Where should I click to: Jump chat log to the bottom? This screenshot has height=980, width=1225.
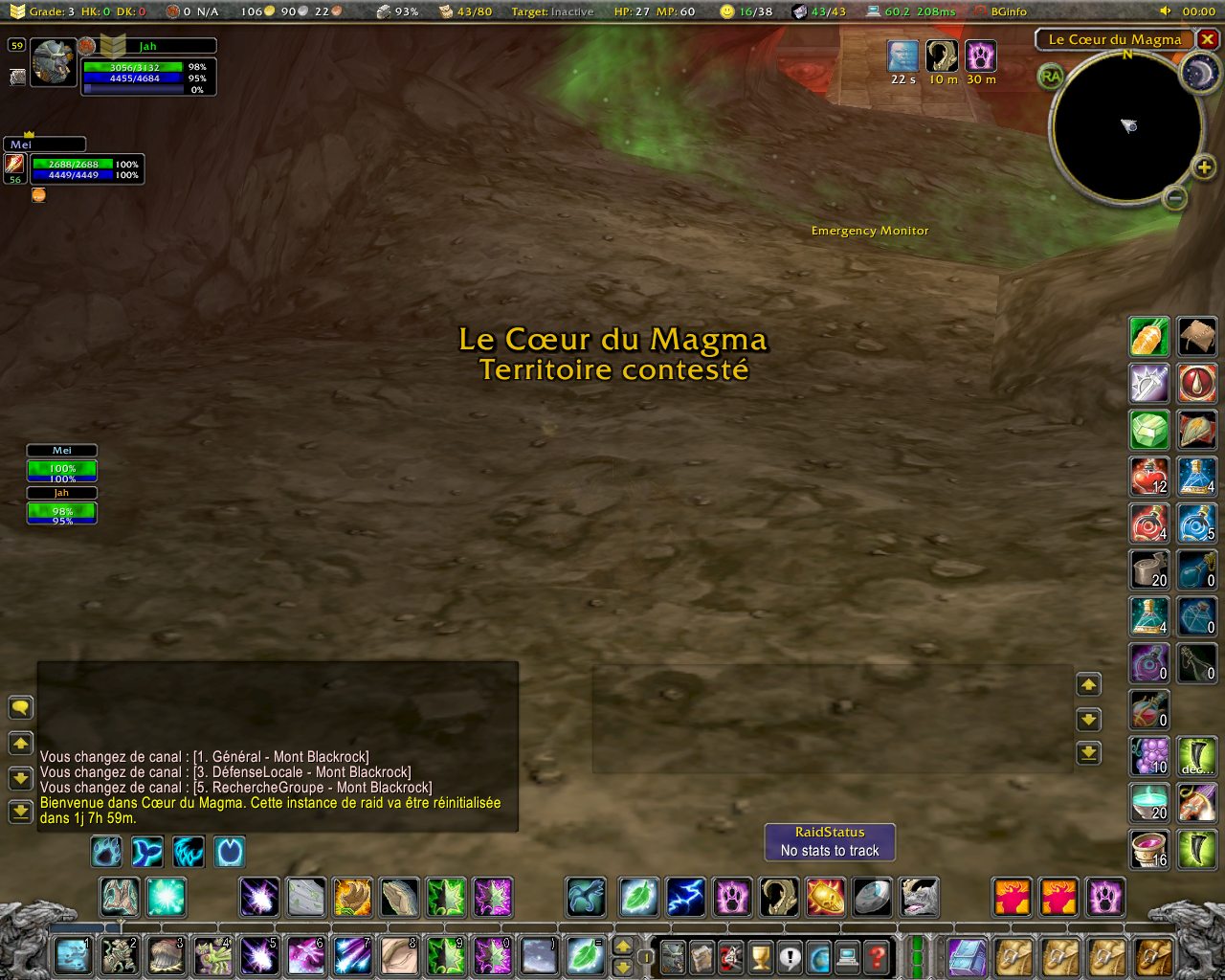pyautogui.click(x=20, y=813)
